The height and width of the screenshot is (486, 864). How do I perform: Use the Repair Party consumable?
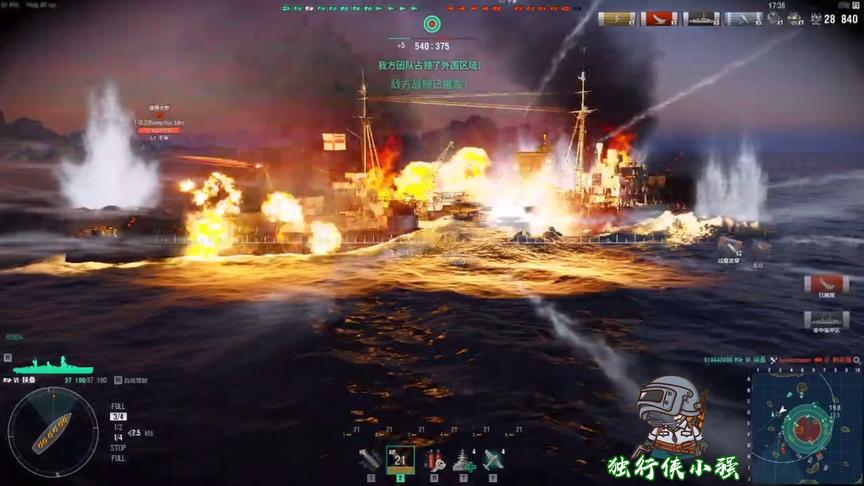[x=463, y=459]
